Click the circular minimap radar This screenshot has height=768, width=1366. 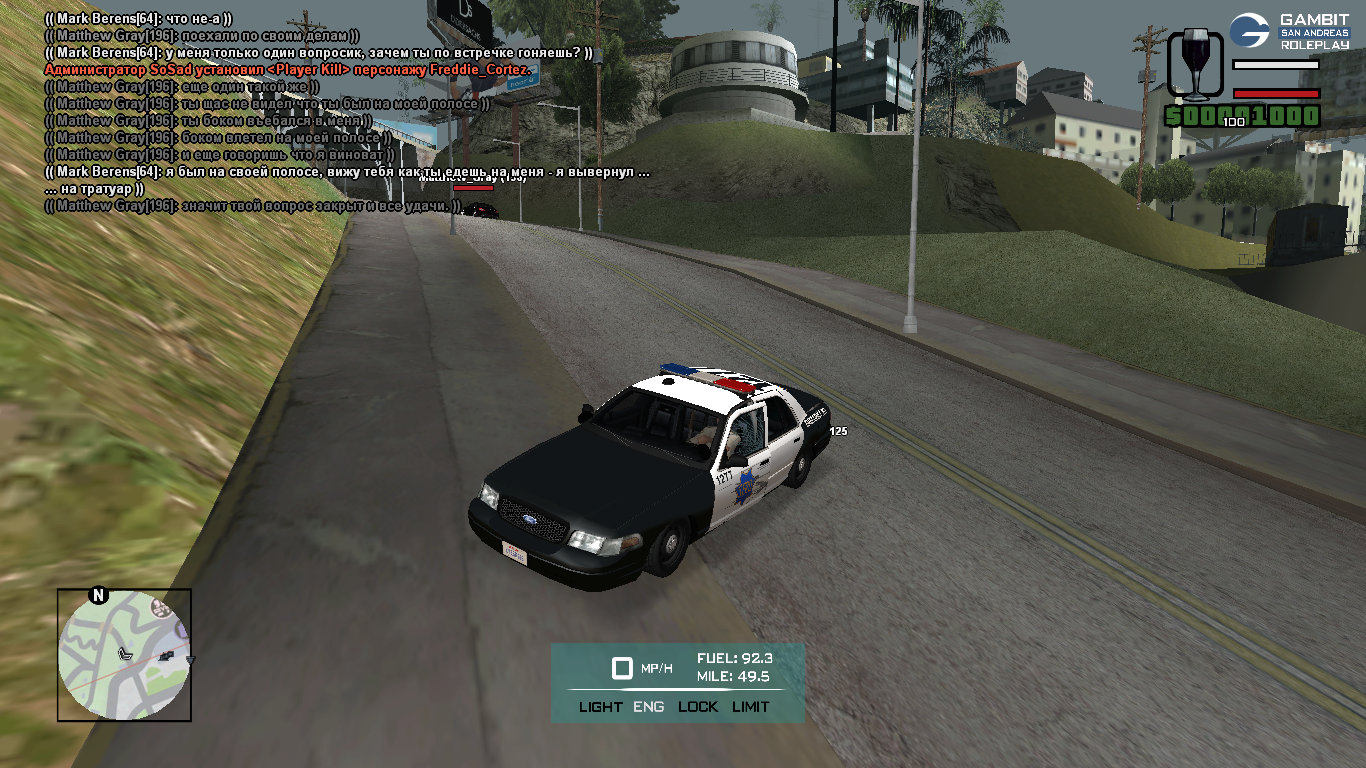(124, 655)
